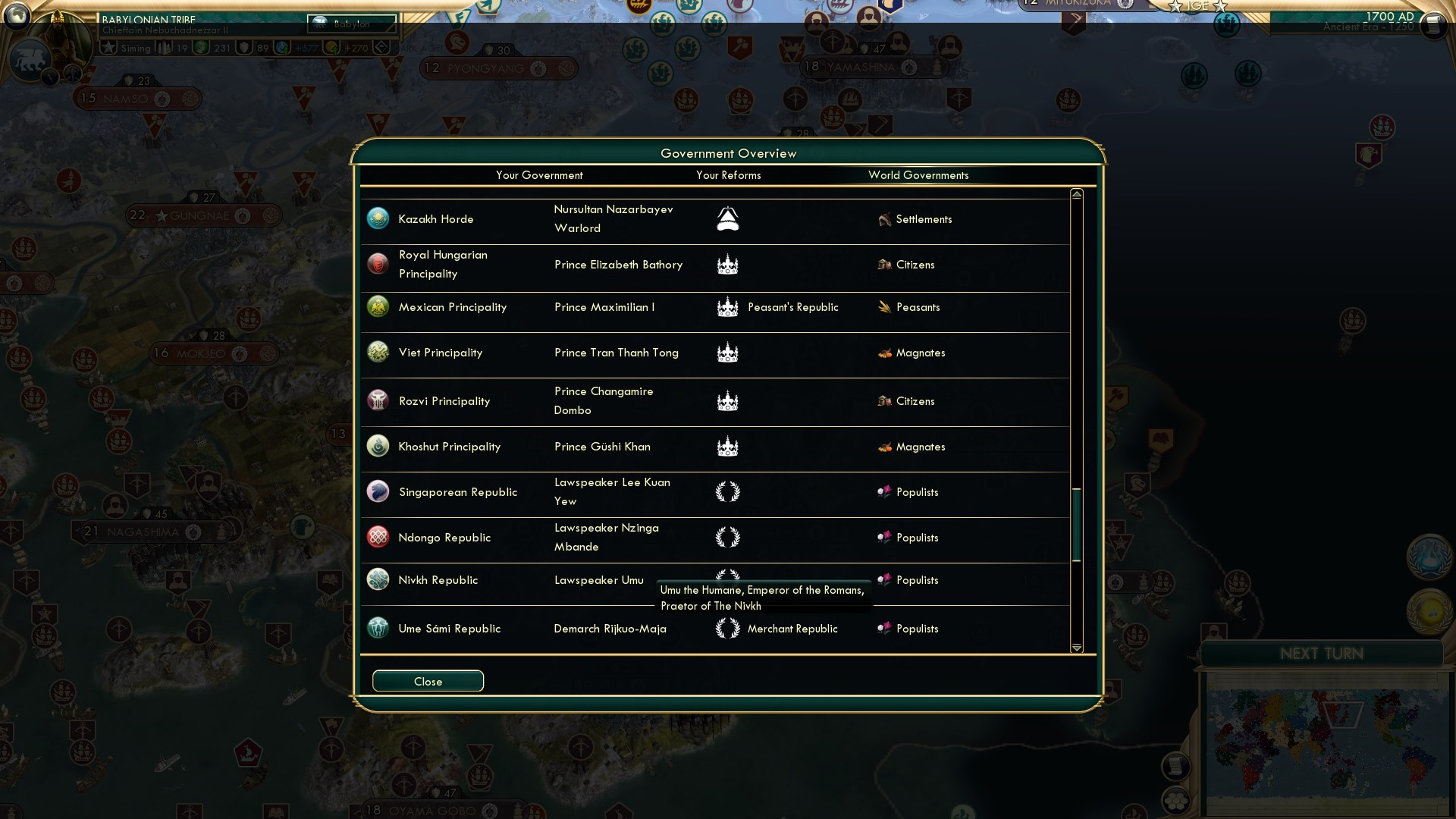Screen dimensions: 1456x819
Task: Select the Your Government tab
Action: (x=539, y=175)
